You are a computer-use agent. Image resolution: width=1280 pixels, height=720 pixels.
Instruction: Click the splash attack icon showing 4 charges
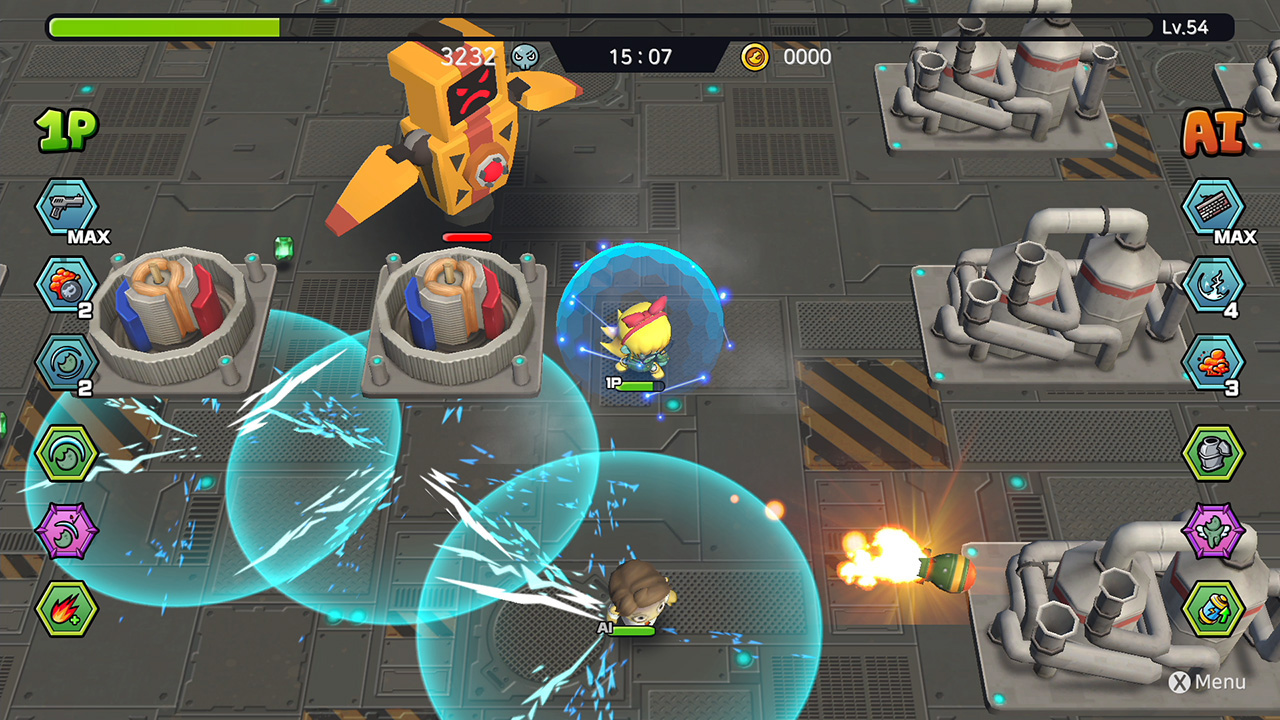[1212, 285]
